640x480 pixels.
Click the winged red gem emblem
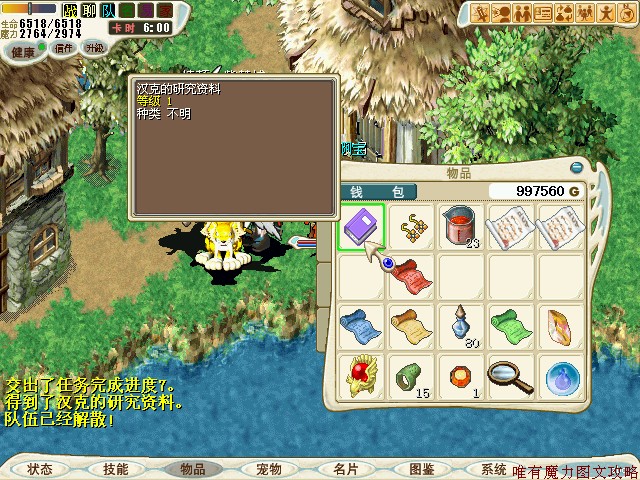tap(361, 375)
